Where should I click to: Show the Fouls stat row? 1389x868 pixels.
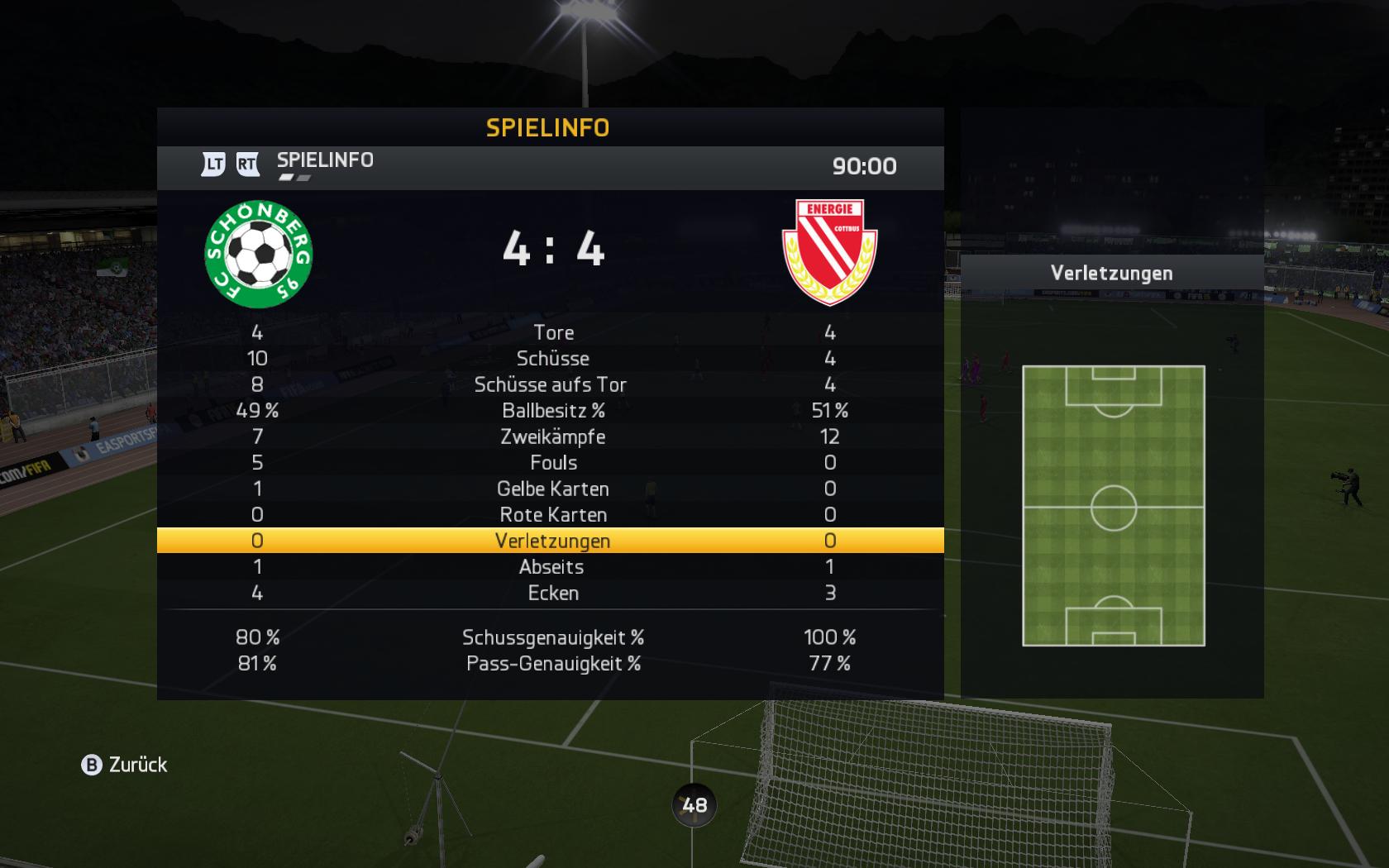553,463
